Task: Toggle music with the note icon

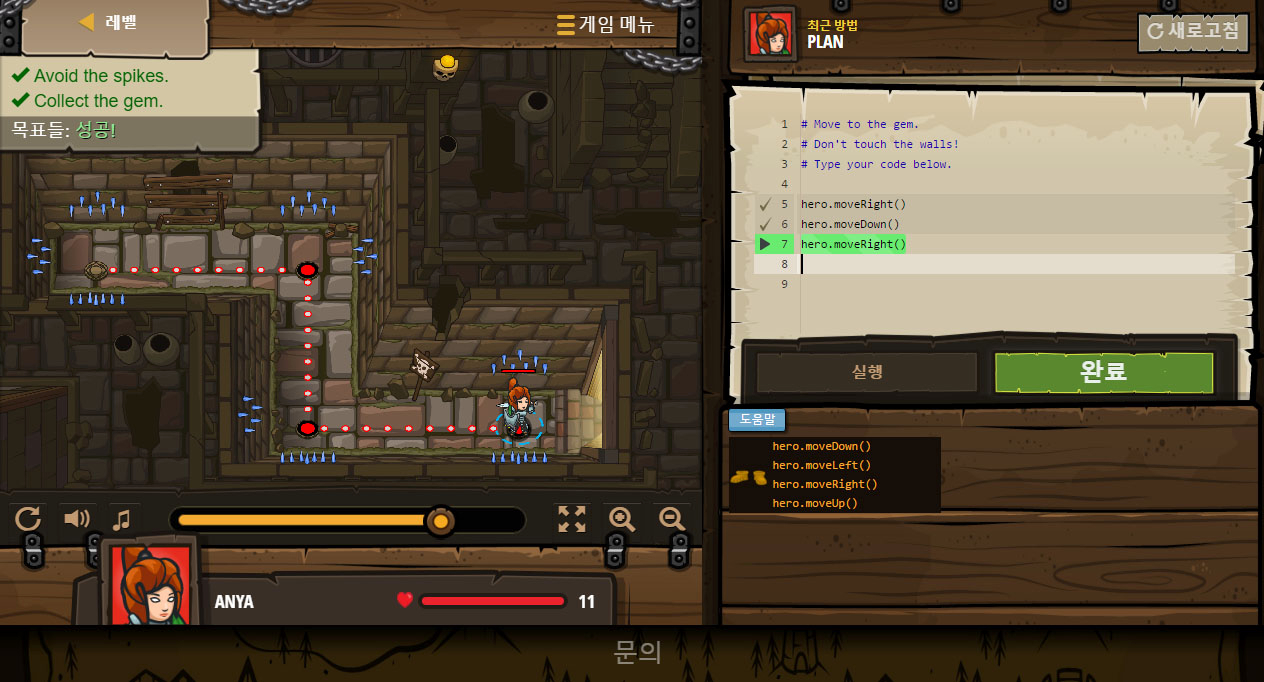Action: coord(122,519)
